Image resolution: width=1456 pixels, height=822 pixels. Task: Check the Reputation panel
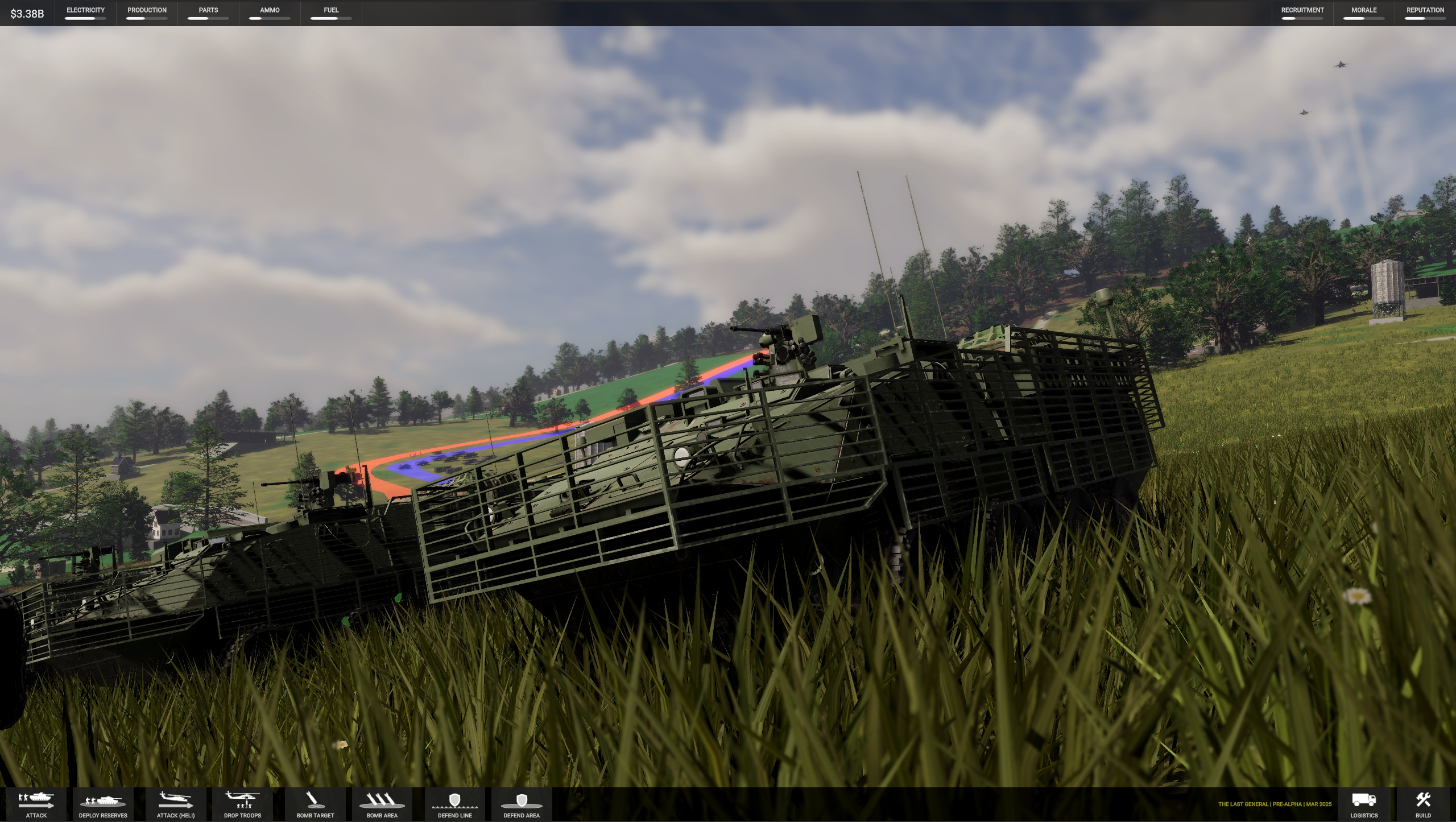pyautogui.click(x=1425, y=13)
